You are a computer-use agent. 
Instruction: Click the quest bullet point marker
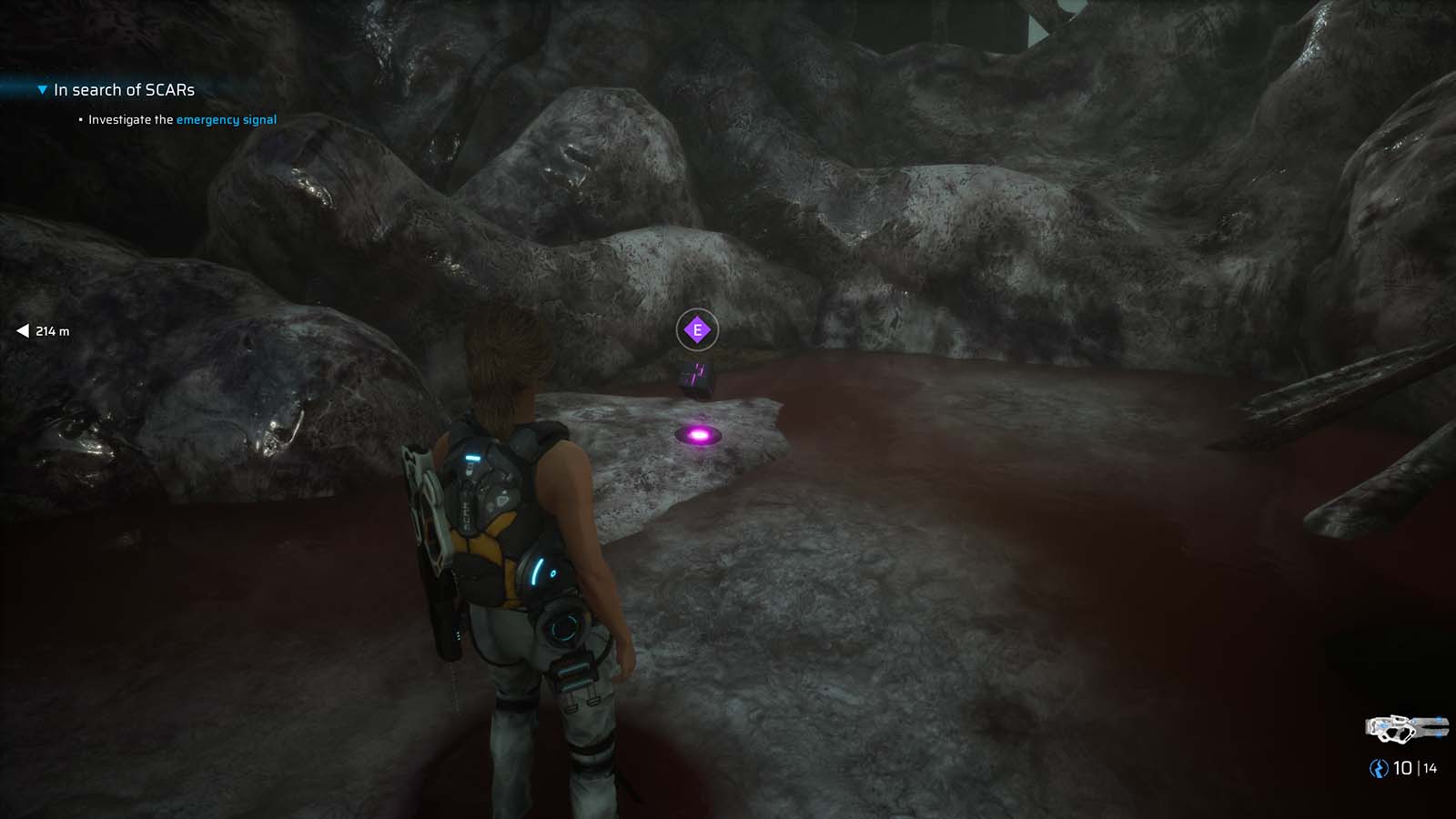[79, 119]
